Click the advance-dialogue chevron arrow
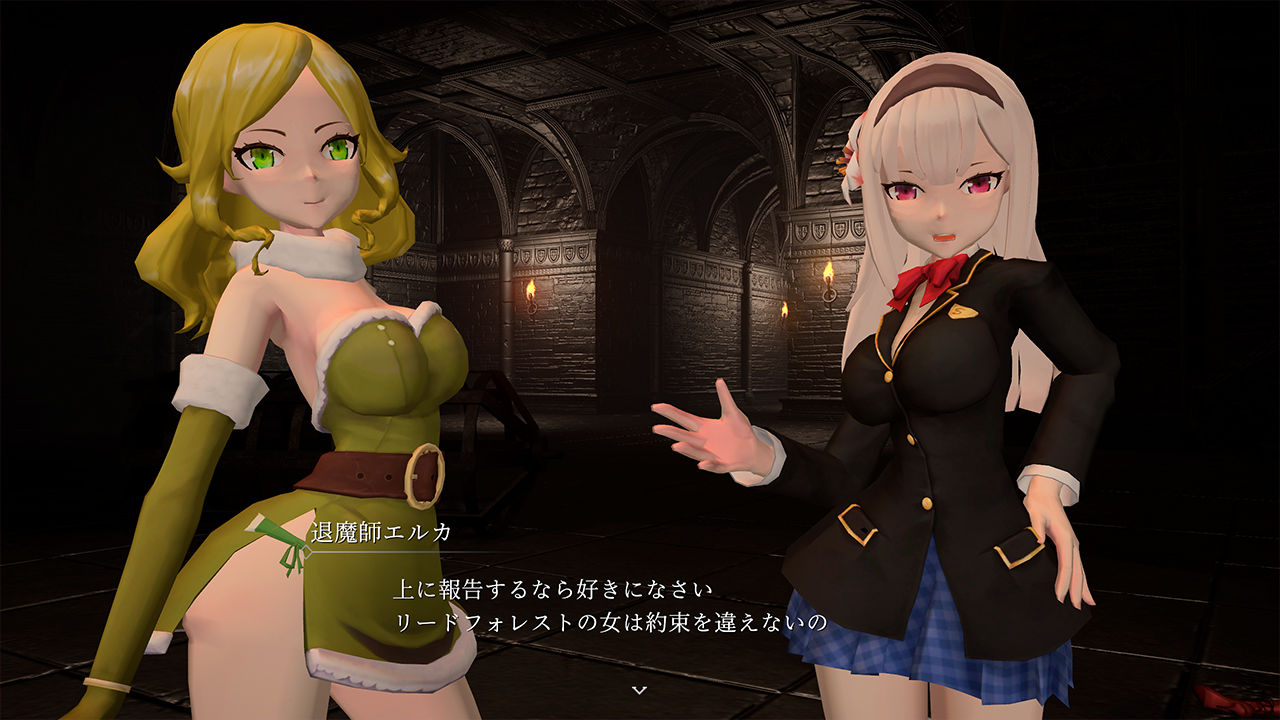1280x720 pixels. (638, 688)
